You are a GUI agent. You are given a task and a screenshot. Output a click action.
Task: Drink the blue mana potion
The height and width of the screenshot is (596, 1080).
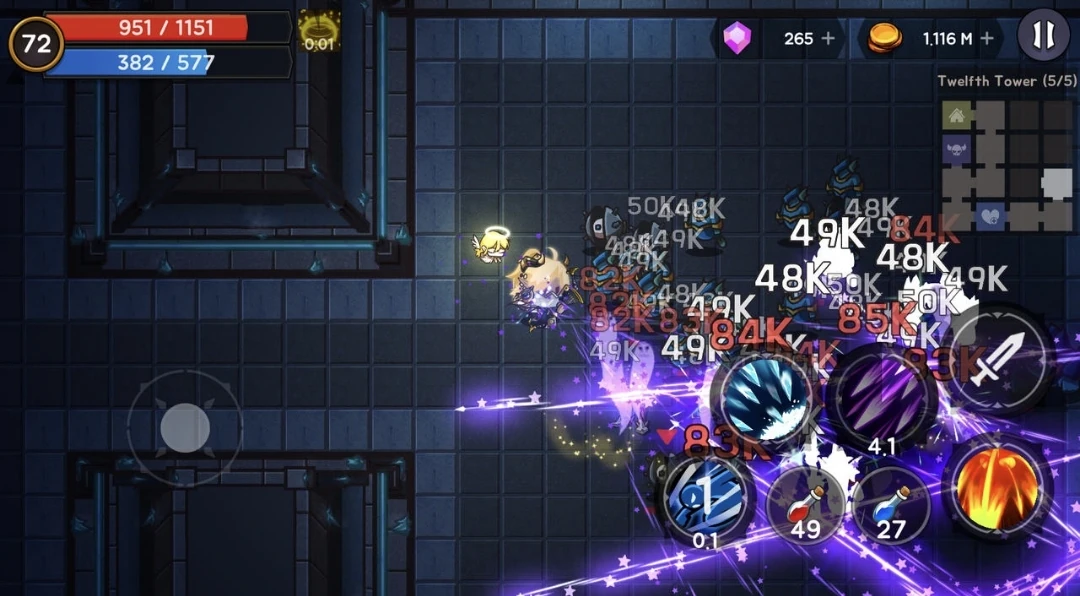coord(890,501)
